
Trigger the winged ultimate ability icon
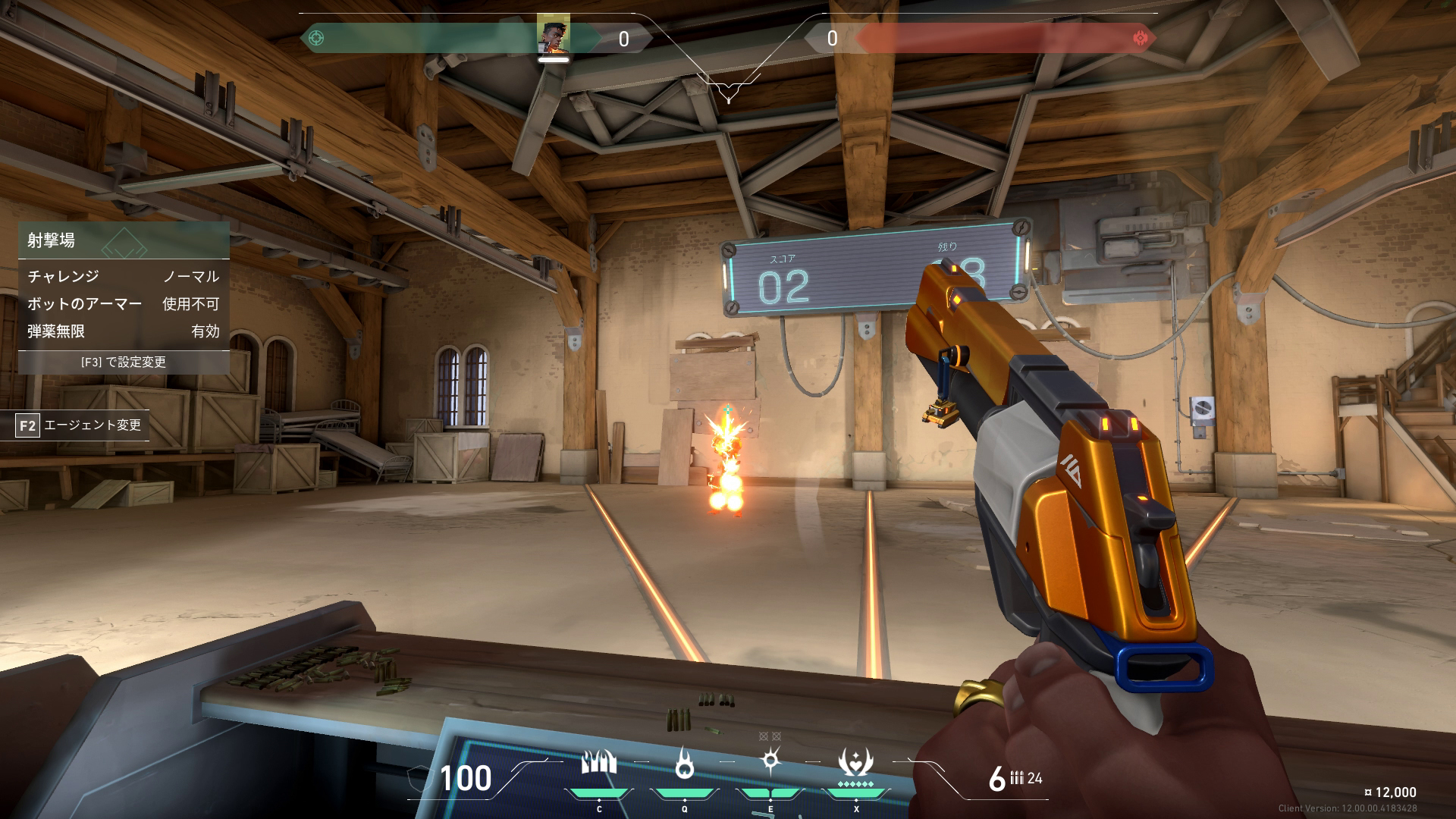pyautogui.click(x=855, y=761)
